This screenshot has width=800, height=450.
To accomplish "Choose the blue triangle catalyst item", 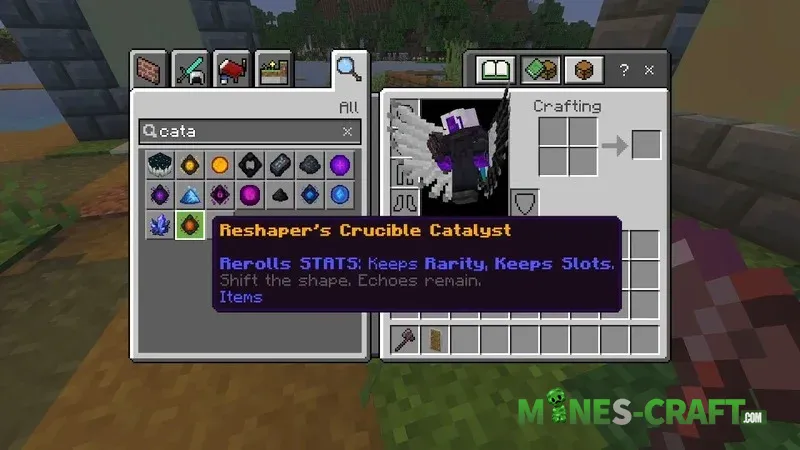I will [190, 195].
